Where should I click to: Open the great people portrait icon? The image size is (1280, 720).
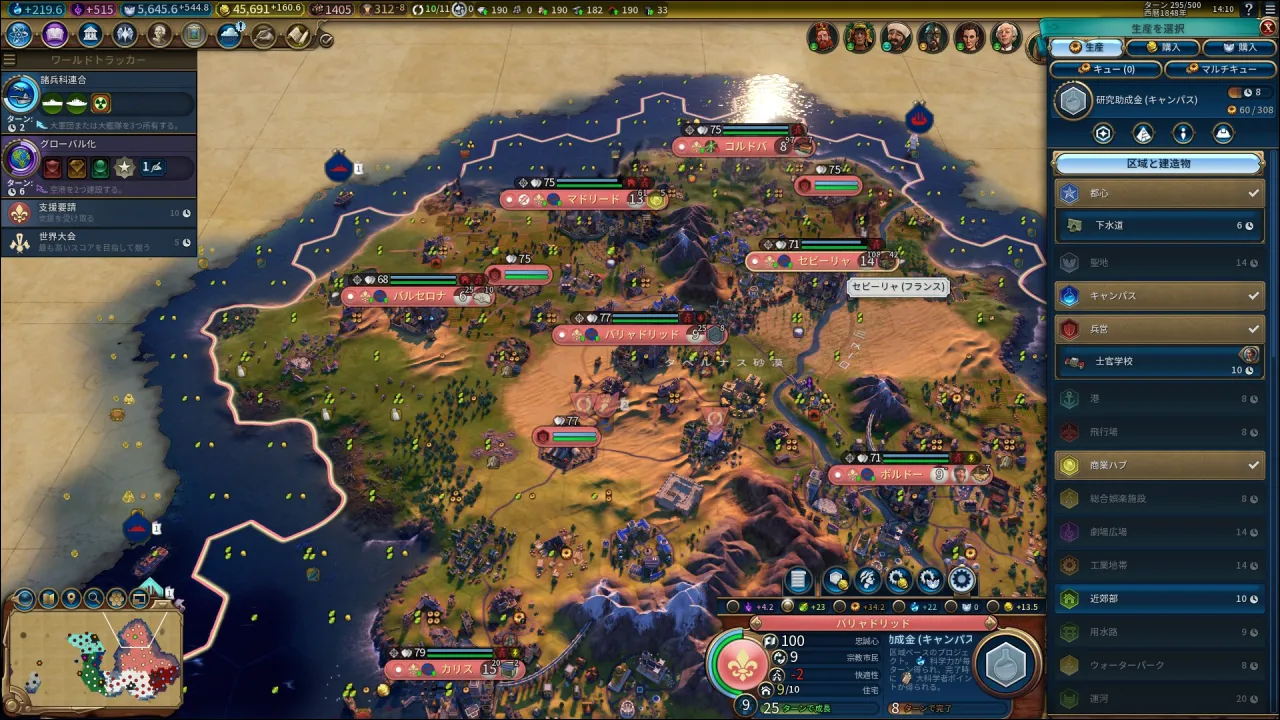(160, 35)
